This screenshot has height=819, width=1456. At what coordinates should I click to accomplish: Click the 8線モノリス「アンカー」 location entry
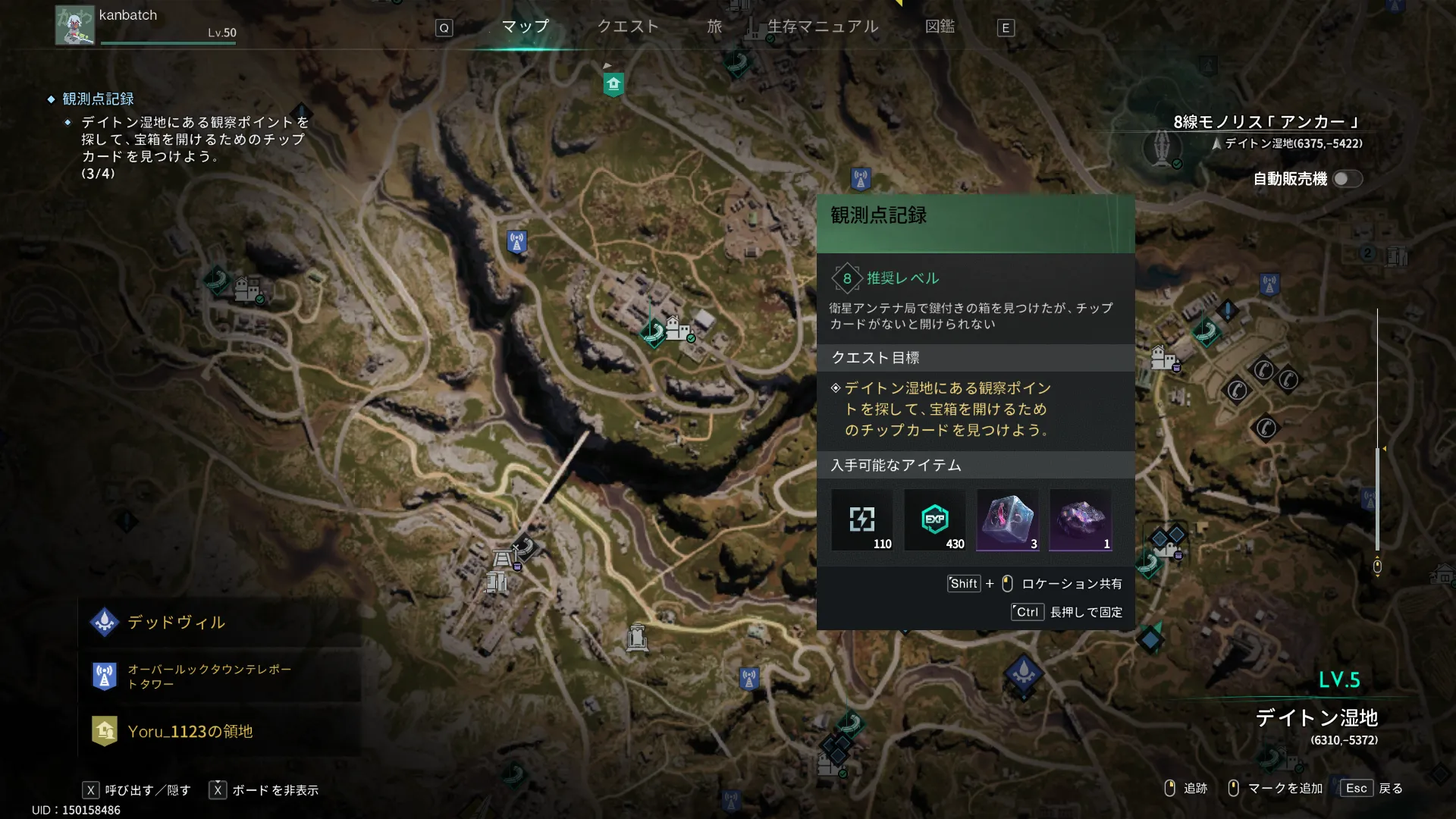pyautogui.click(x=1266, y=123)
